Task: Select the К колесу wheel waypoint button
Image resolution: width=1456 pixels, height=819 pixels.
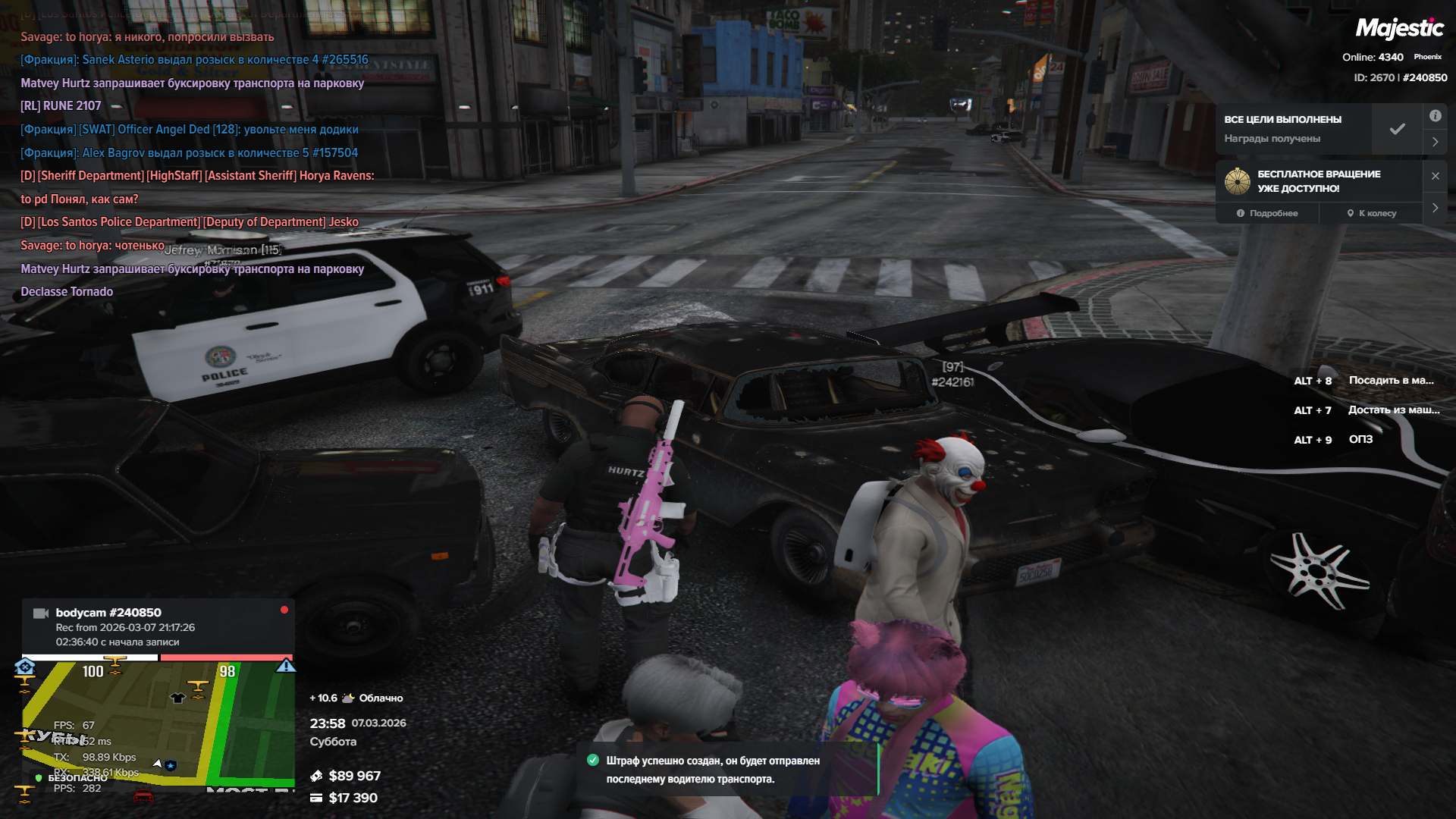Action: [x=1371, y=213]
